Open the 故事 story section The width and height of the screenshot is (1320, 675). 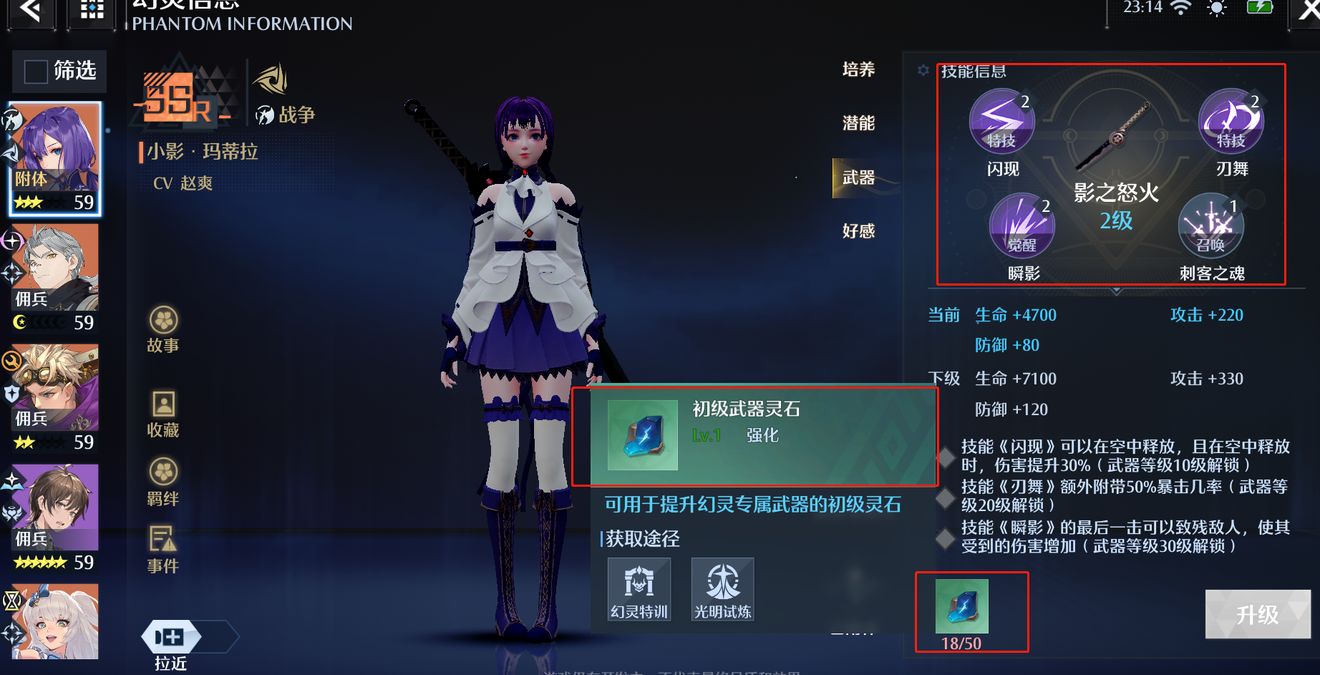pos(163,331)
